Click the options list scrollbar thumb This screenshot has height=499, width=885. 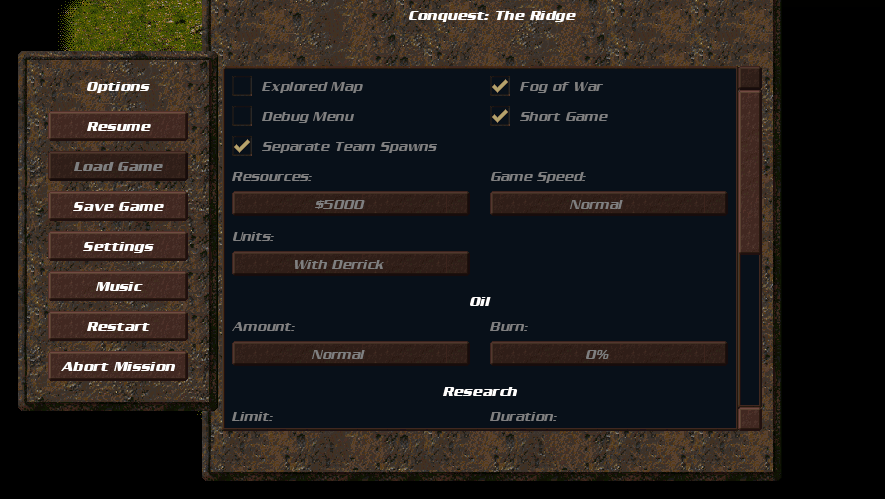(749, 170)
